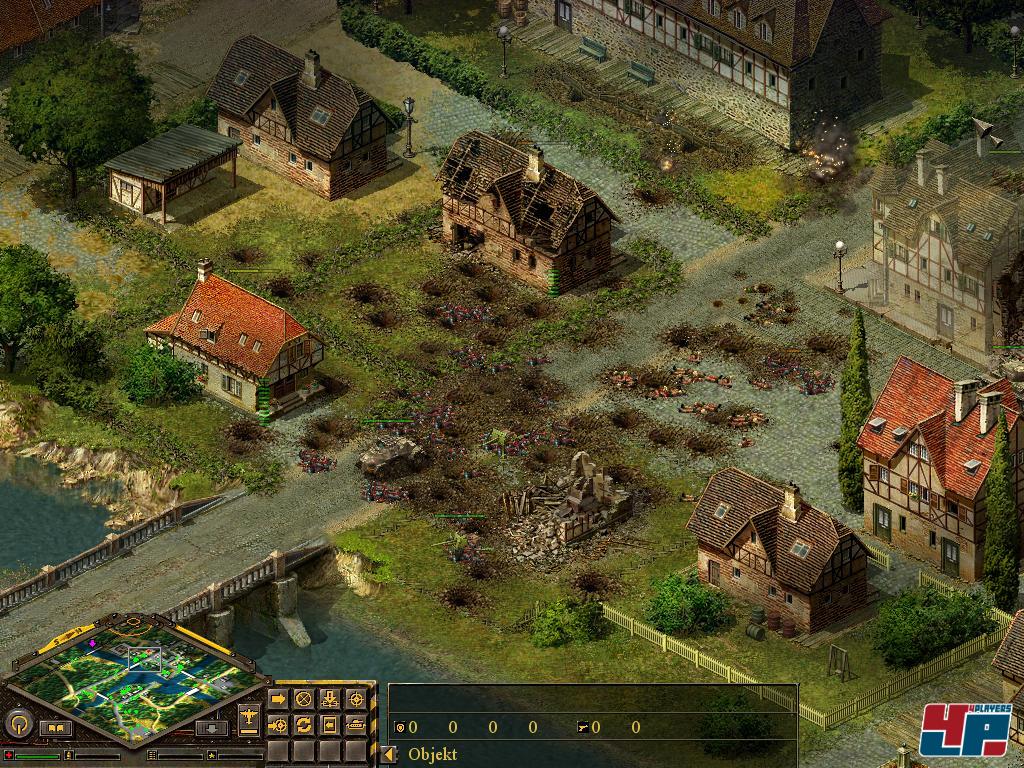This screenshot has width=1024, height=768.
Task: Collapse the Objekt panel with the triangle arrow
Action: (390, 754)
